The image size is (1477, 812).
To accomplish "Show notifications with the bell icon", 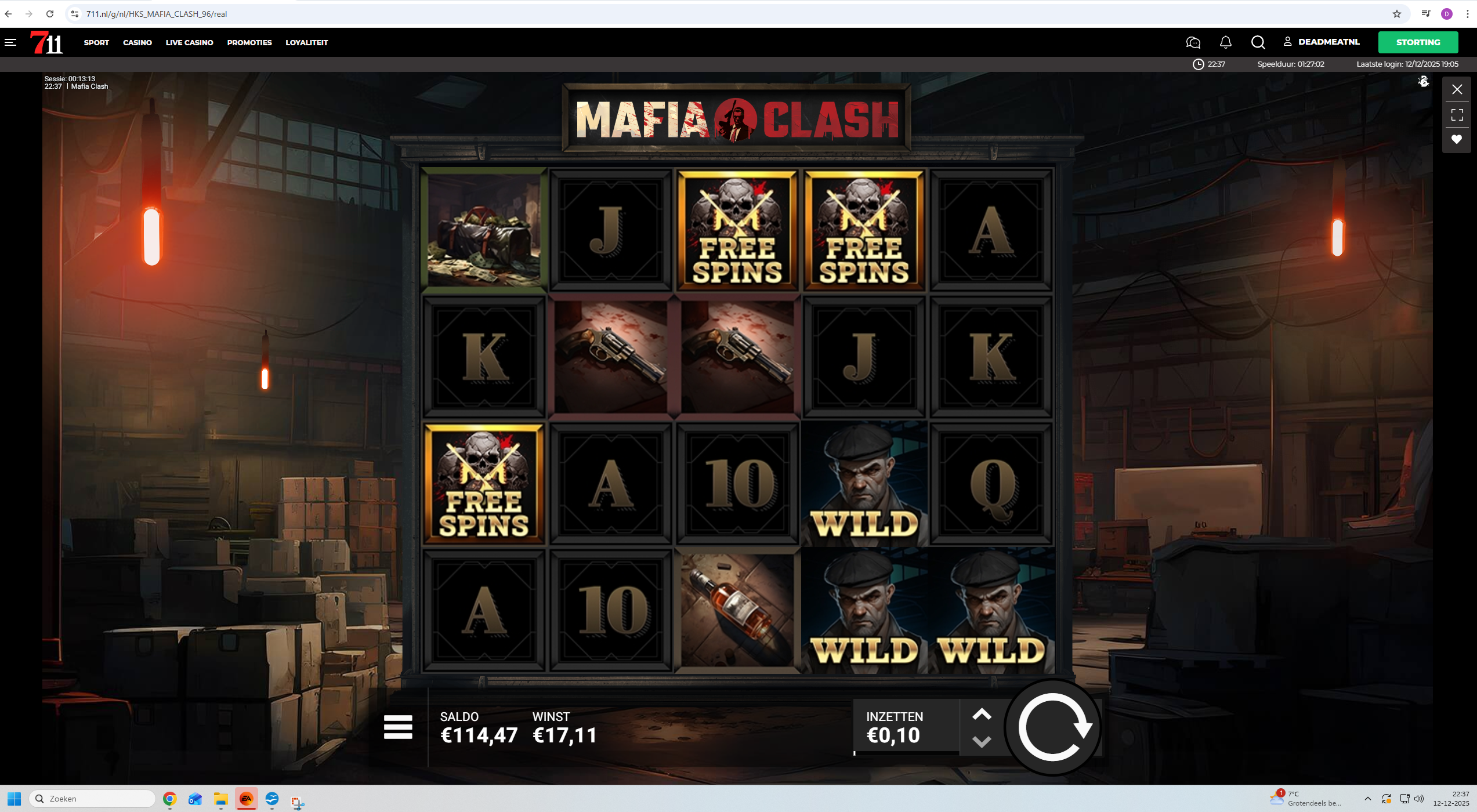I will (1226, 42).
